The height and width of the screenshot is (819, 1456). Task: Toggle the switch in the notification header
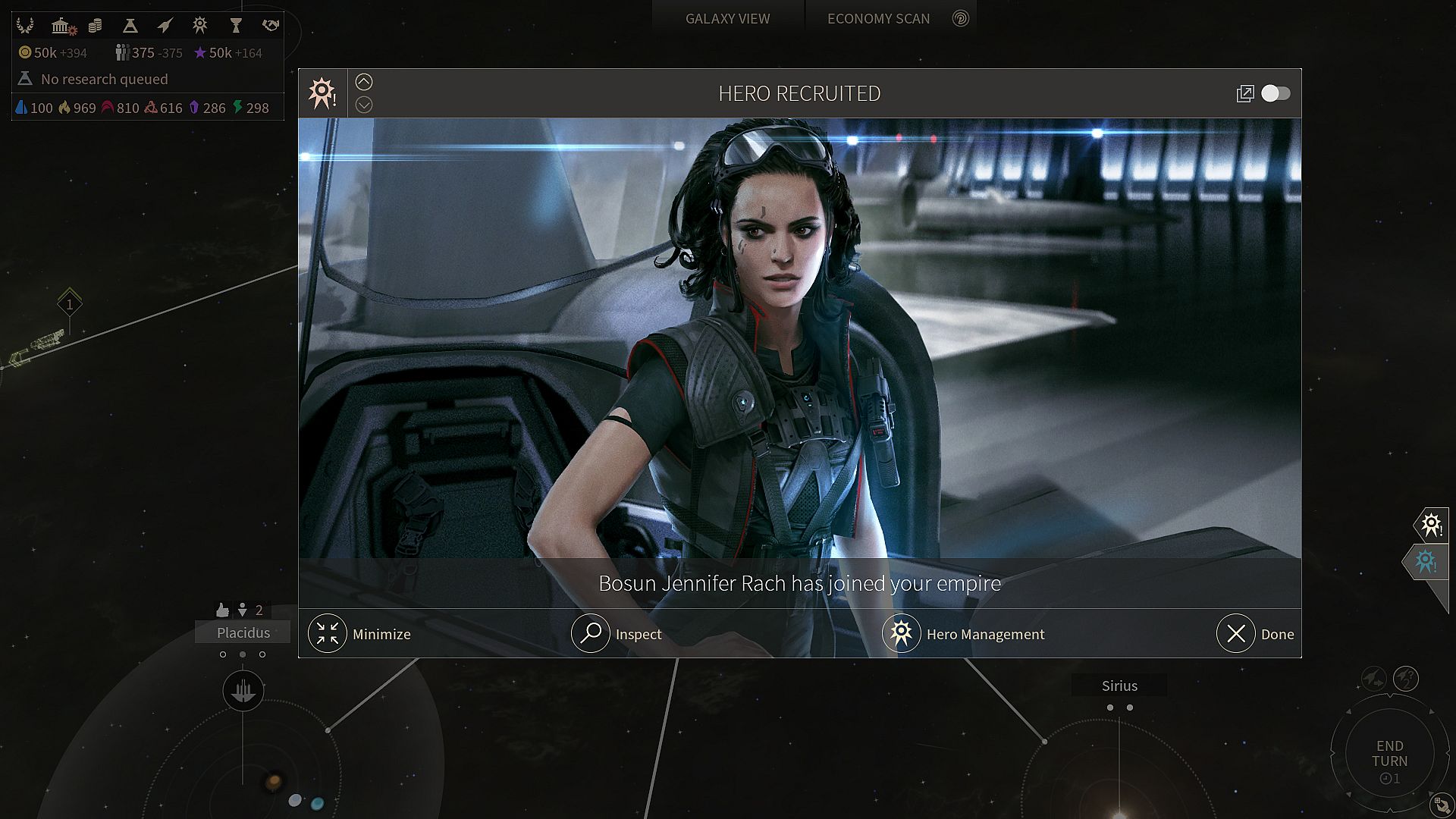1276,93
